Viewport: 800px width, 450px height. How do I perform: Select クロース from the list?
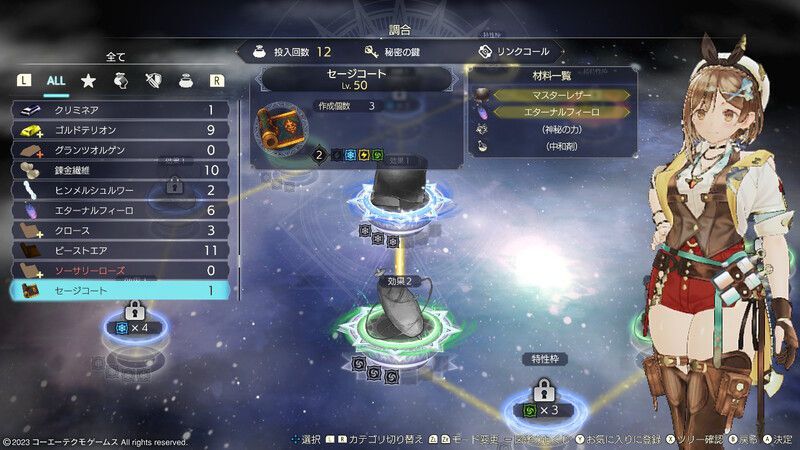click(x=120, y=230)
